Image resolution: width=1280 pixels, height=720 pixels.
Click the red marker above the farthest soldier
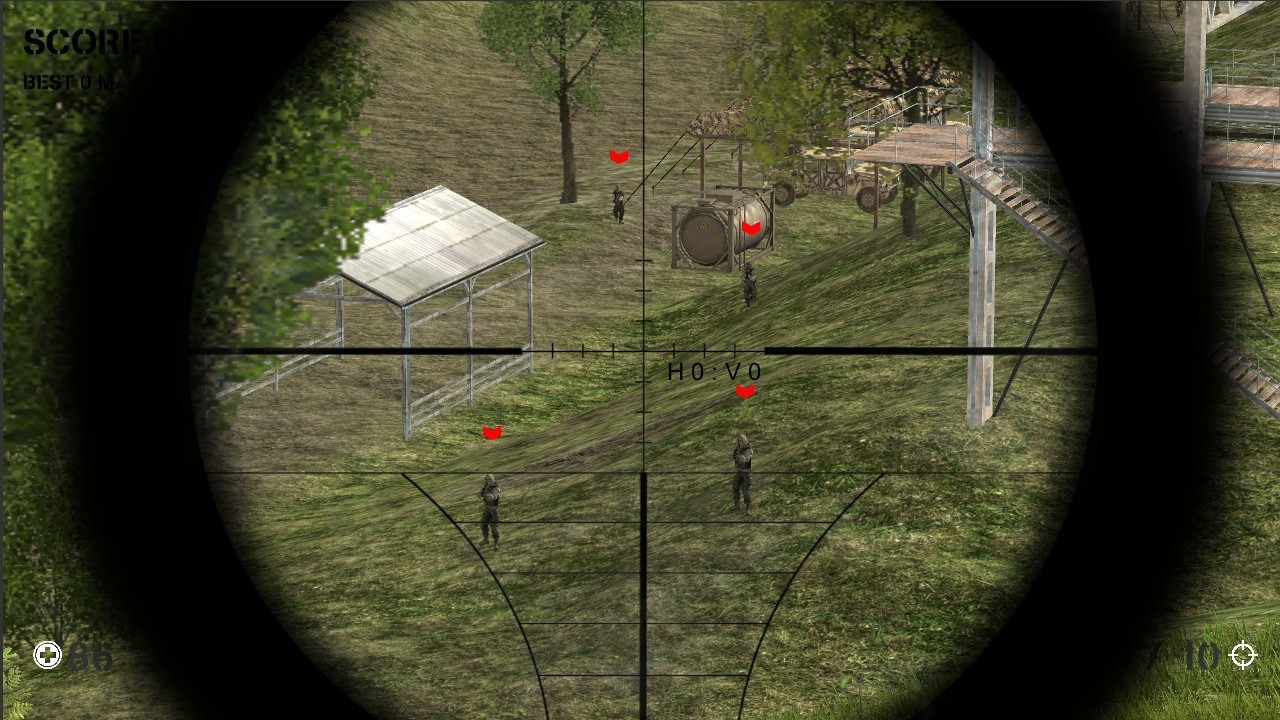(x=618, y=156)
